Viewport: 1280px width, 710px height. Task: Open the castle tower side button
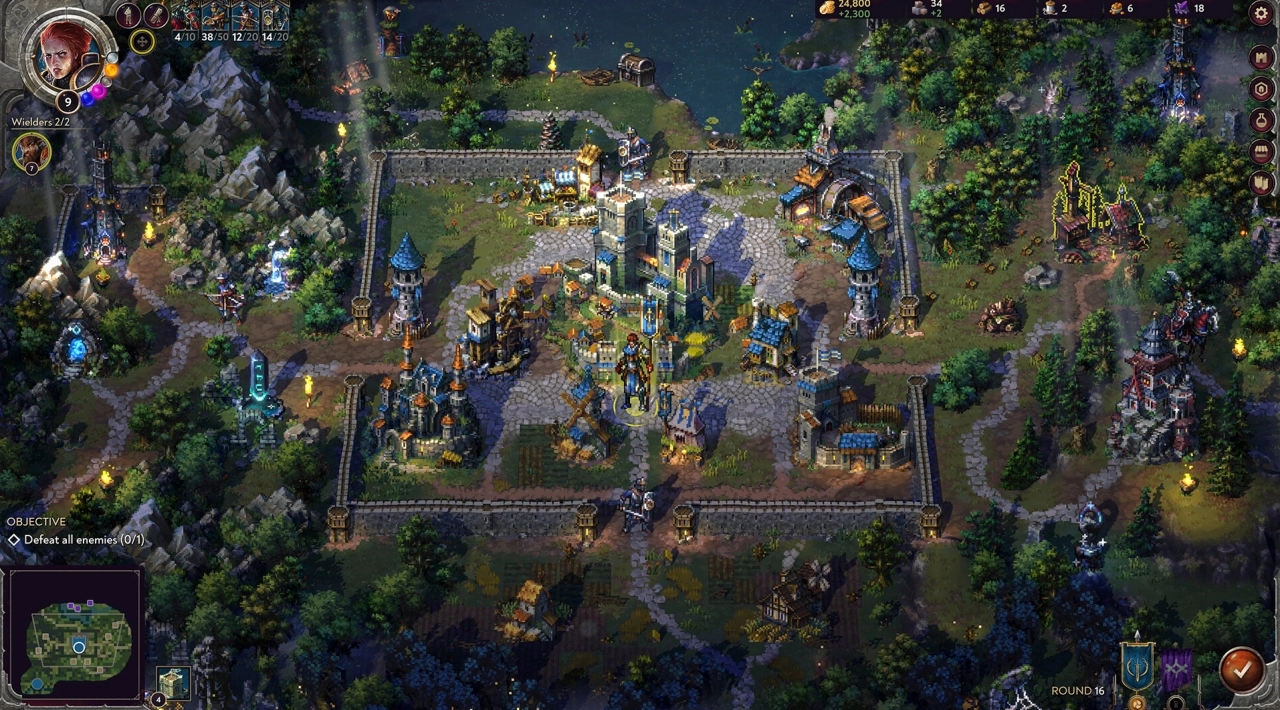click(x=1262, y=57)
